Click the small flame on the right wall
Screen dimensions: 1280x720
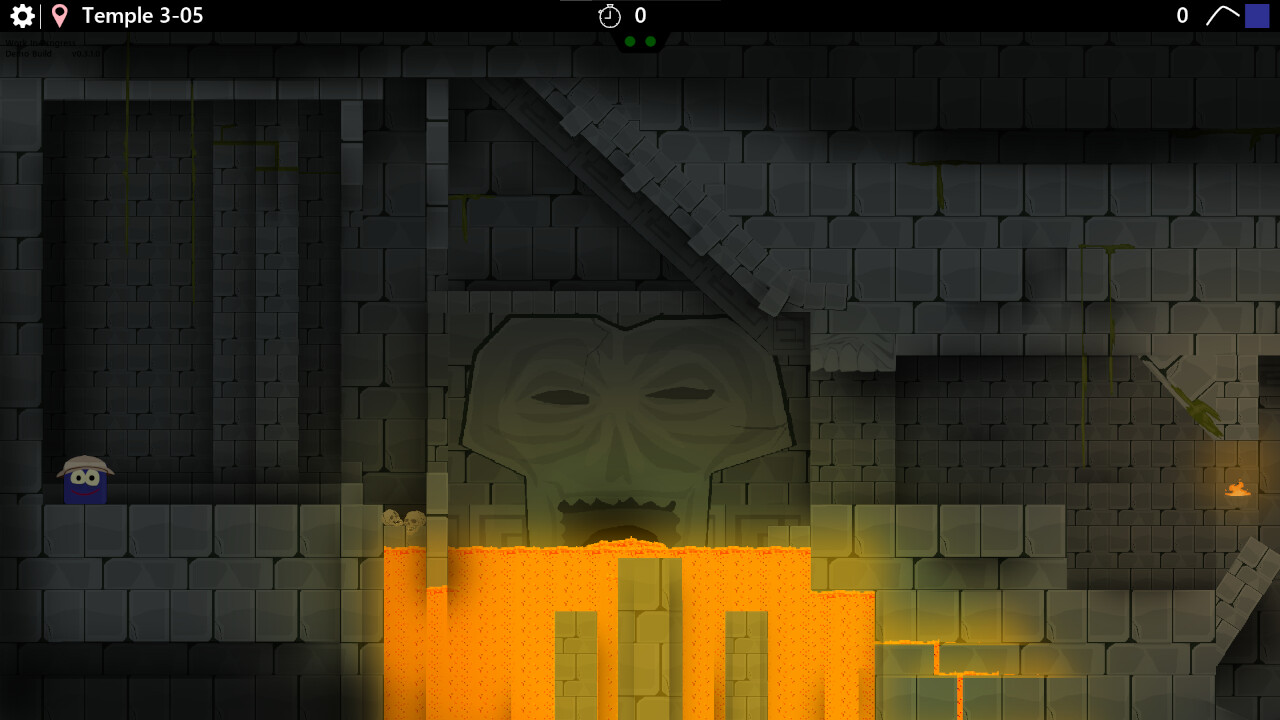pyautogui.click(x=1237, y=488)
